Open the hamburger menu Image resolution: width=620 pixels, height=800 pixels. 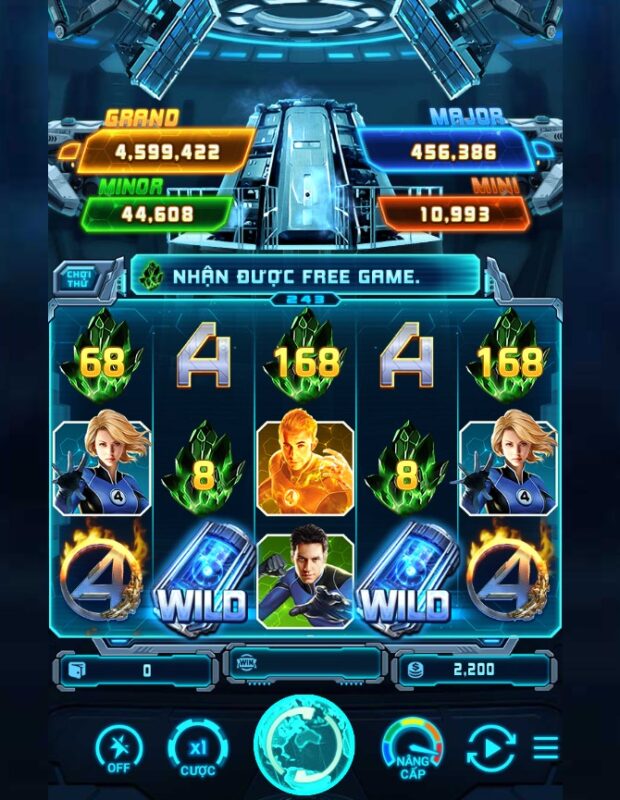tap(546, 747)
